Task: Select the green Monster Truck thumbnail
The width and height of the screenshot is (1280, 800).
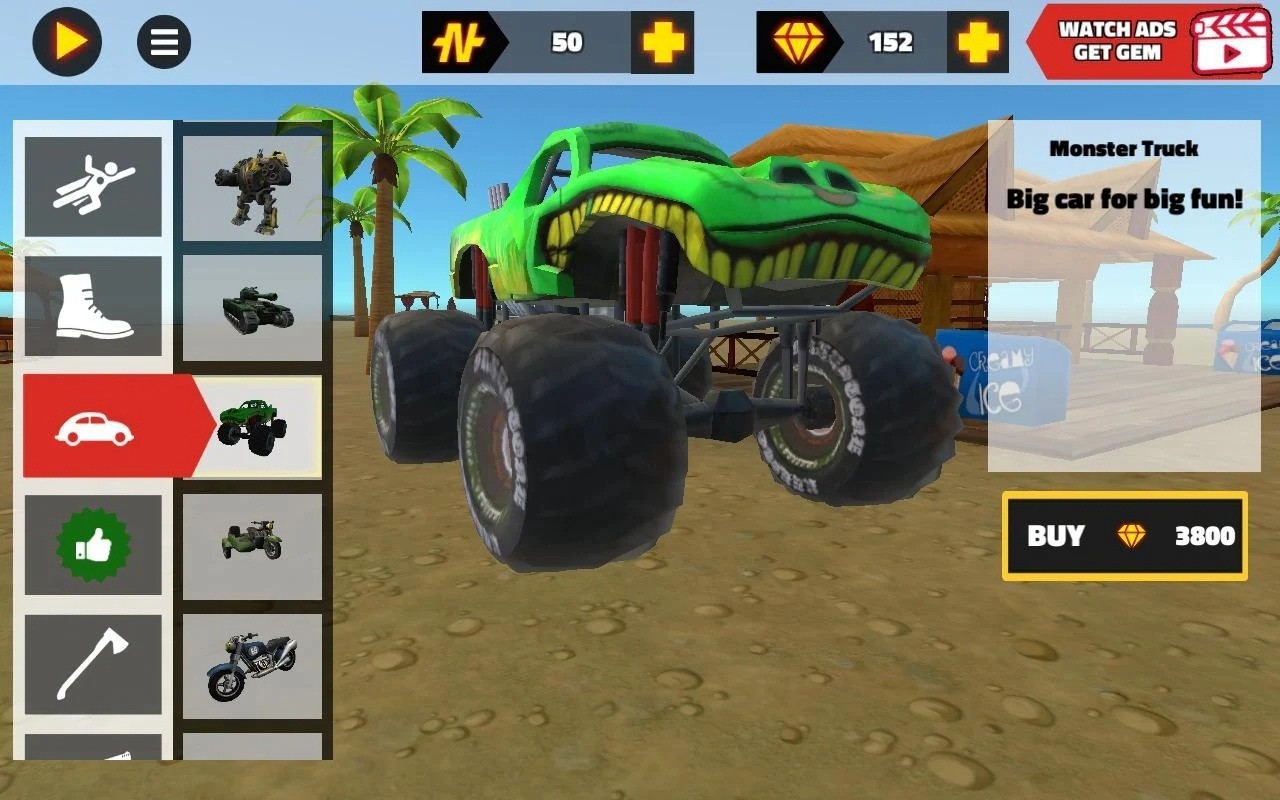Action: [x=251, y=426]
